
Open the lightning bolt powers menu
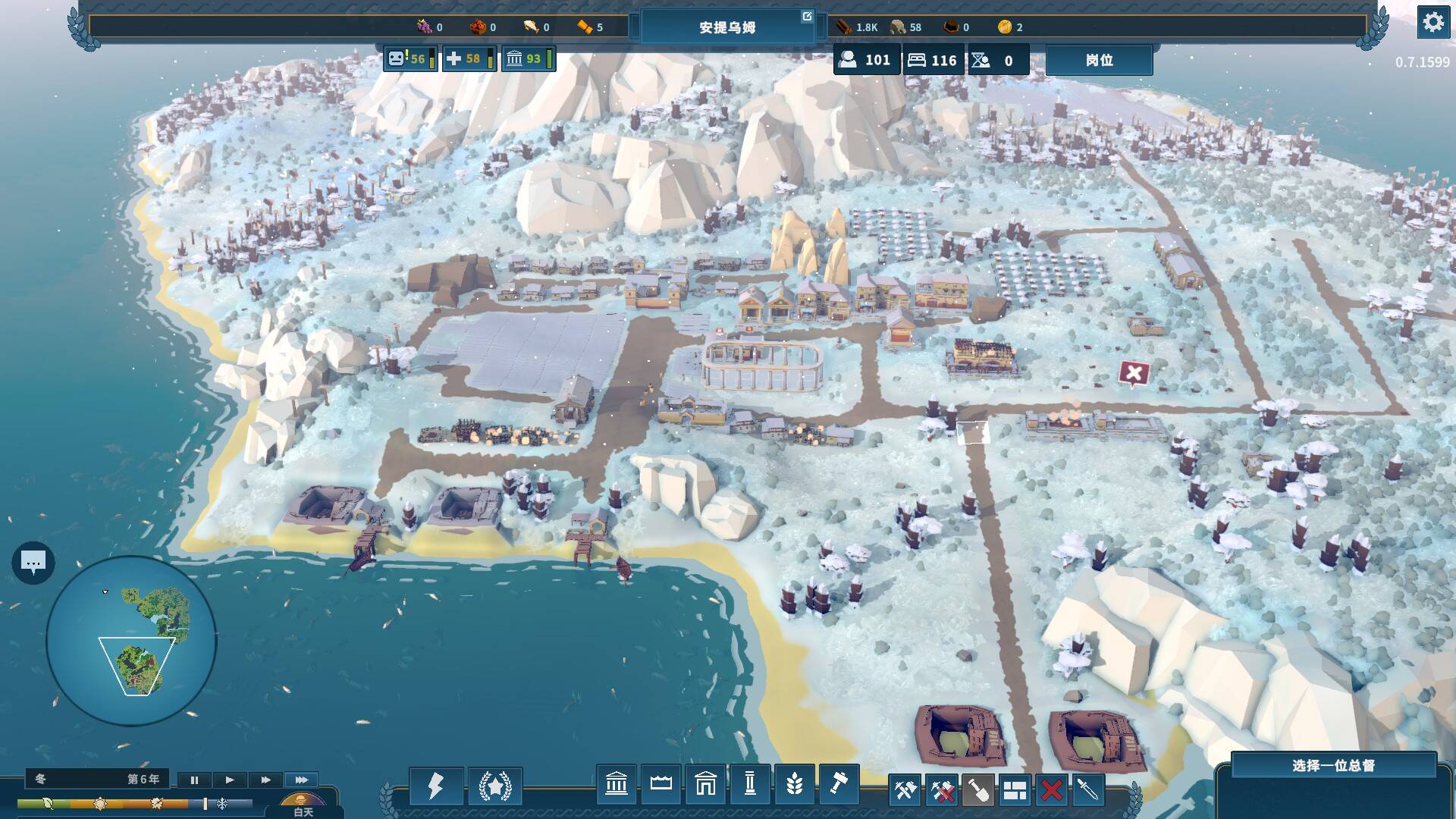(435, 786)
